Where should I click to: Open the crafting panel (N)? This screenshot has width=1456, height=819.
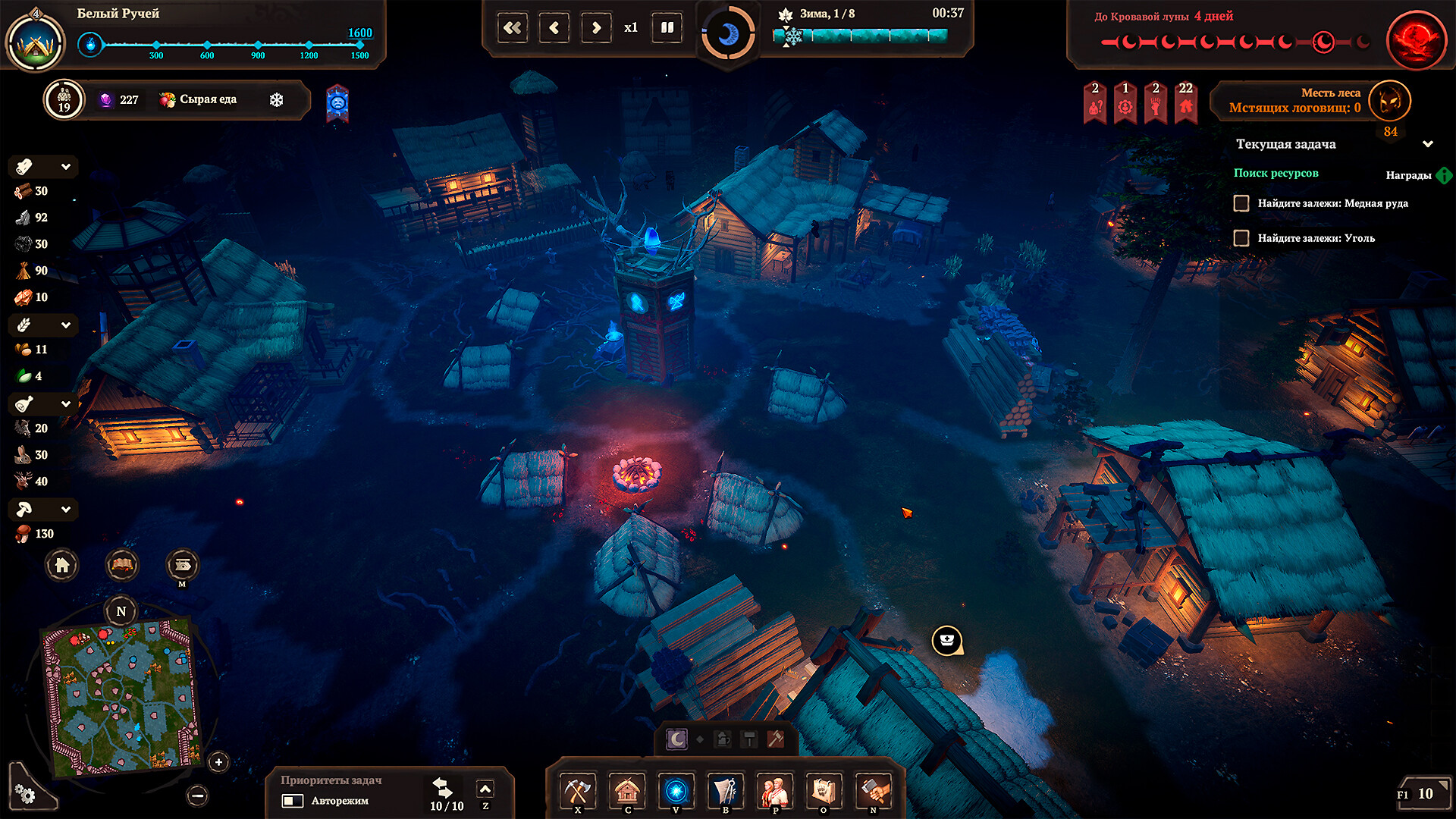pyautogui.click(x=873, y=791)
